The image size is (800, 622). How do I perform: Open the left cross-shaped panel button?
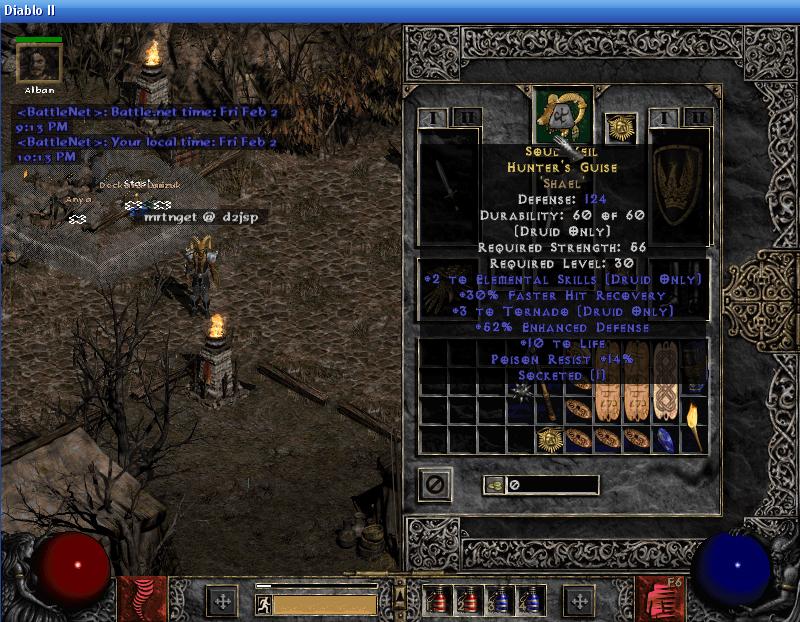point(221,601)
